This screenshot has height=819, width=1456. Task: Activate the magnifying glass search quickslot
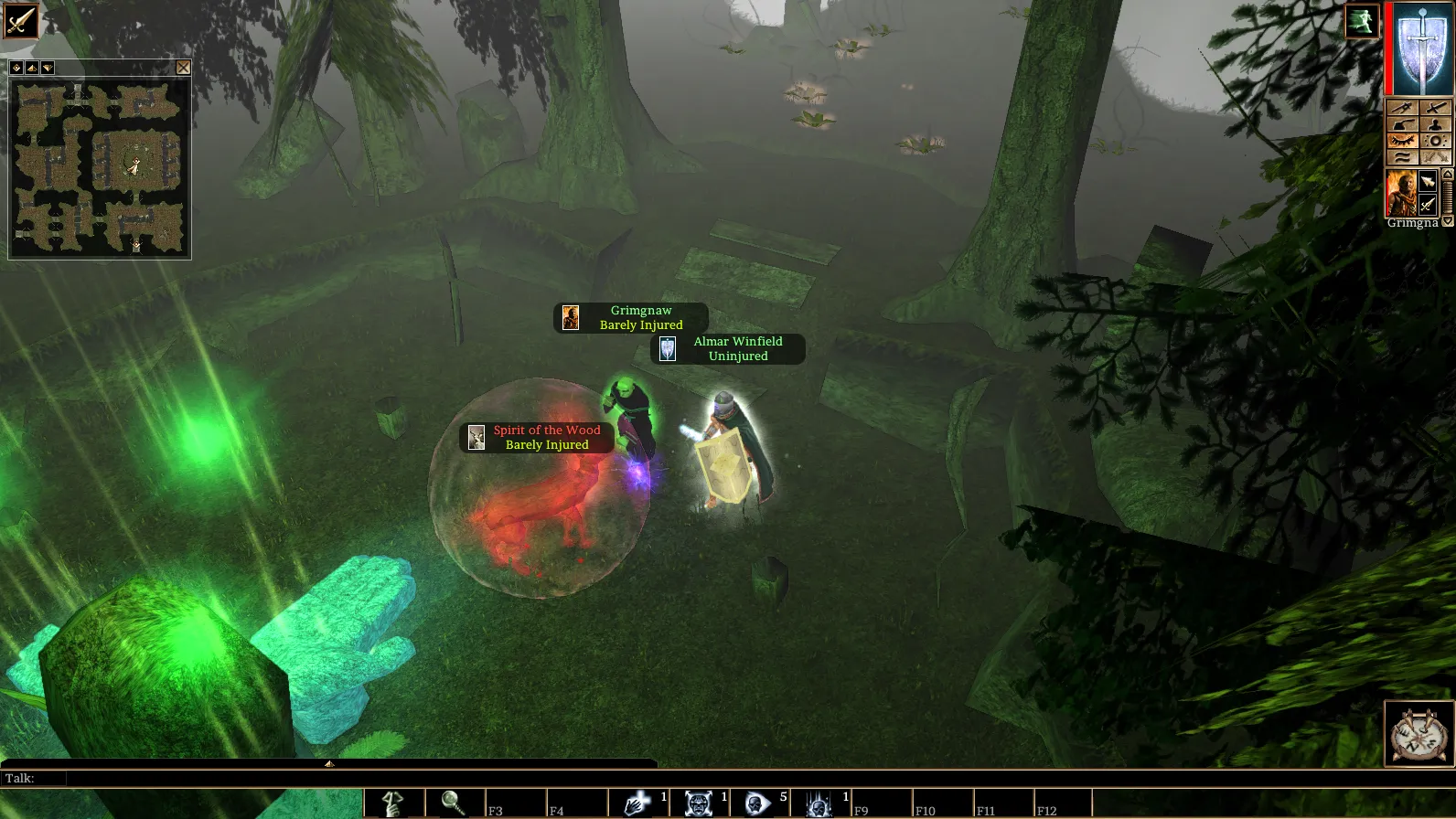pos(454,803)
